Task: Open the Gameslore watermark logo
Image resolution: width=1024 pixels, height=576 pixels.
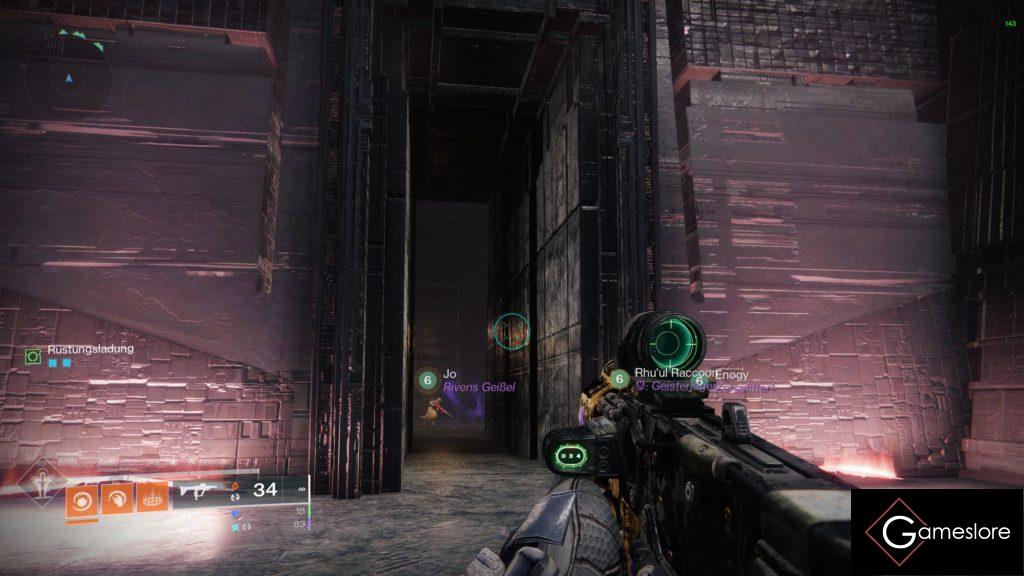Action: click(937, 531)
